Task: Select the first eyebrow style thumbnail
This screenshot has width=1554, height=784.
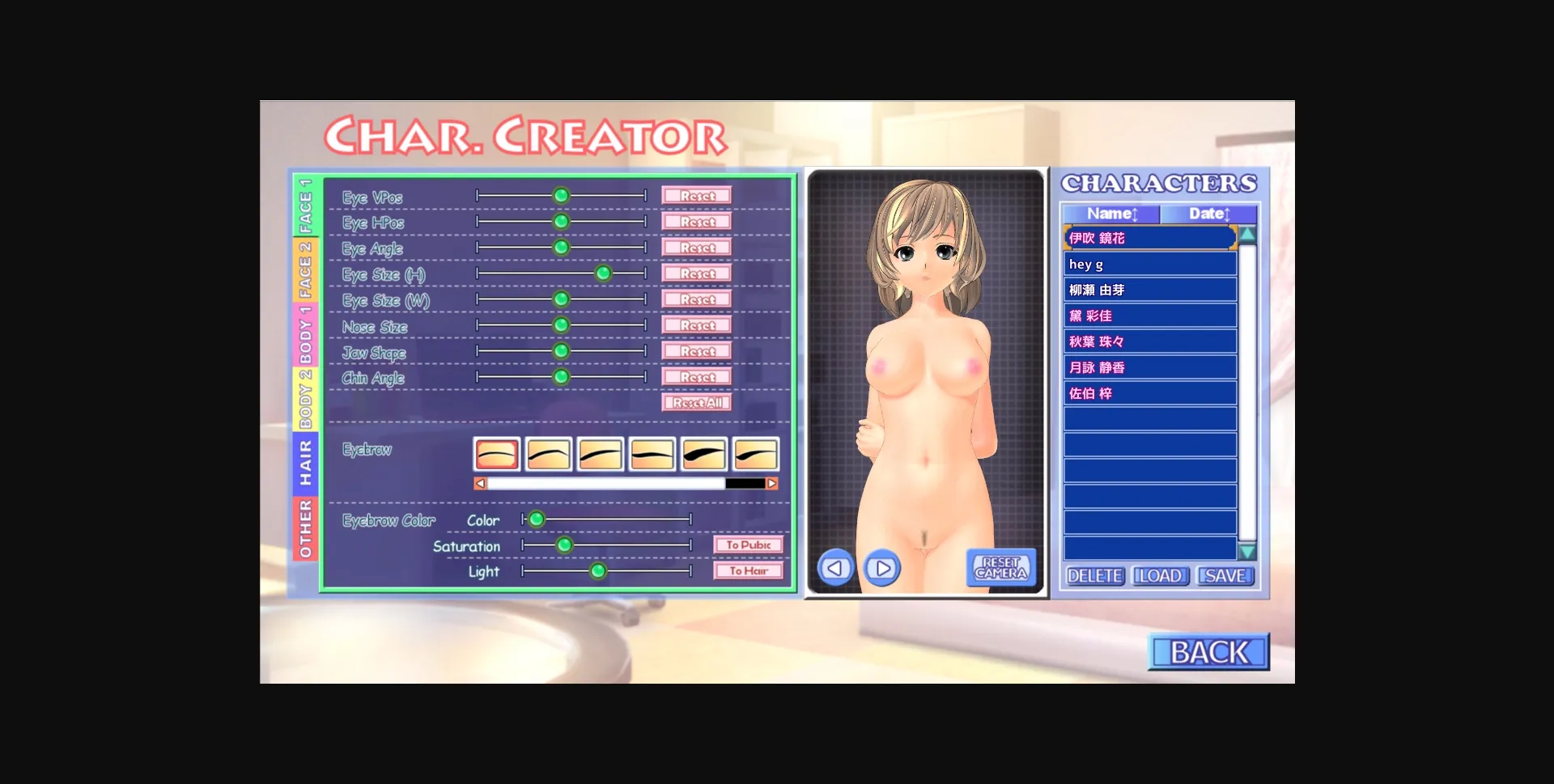Action: coord(497,453)
